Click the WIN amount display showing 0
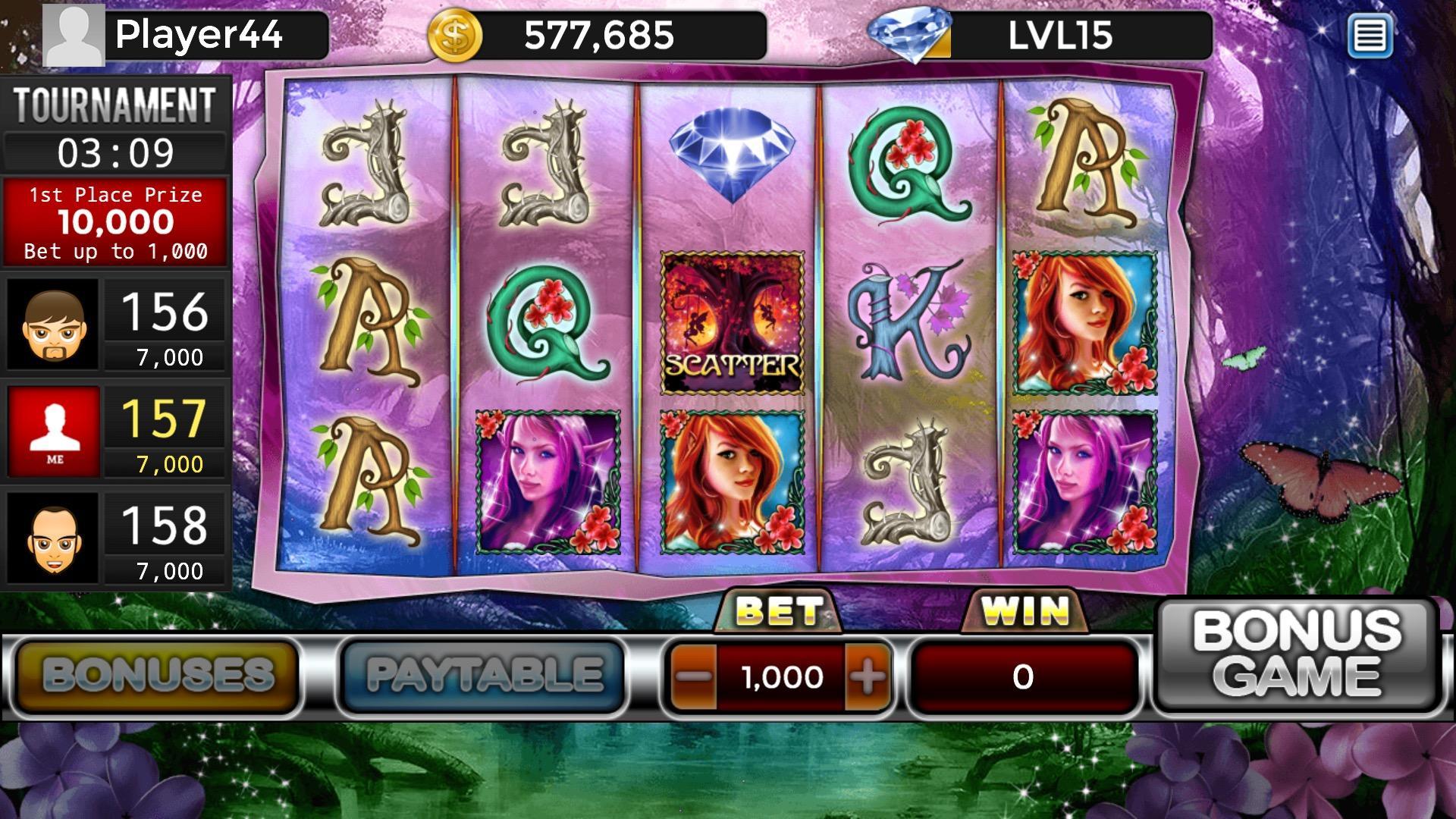This screenshot has width=1456, height=819. [x=1024, y=677]
